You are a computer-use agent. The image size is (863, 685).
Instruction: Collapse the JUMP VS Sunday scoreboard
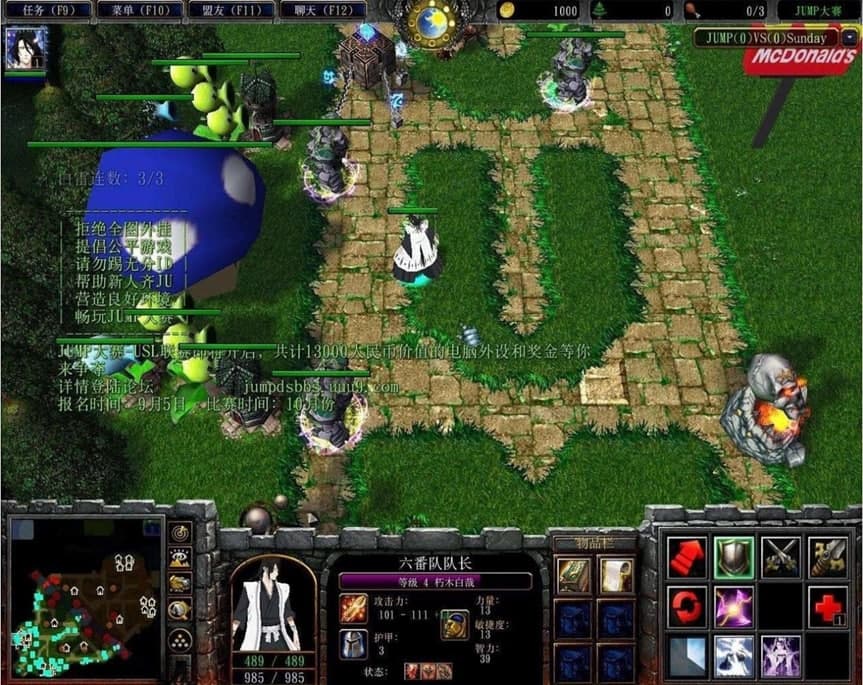pyautogui.click(x=848, y=38)
